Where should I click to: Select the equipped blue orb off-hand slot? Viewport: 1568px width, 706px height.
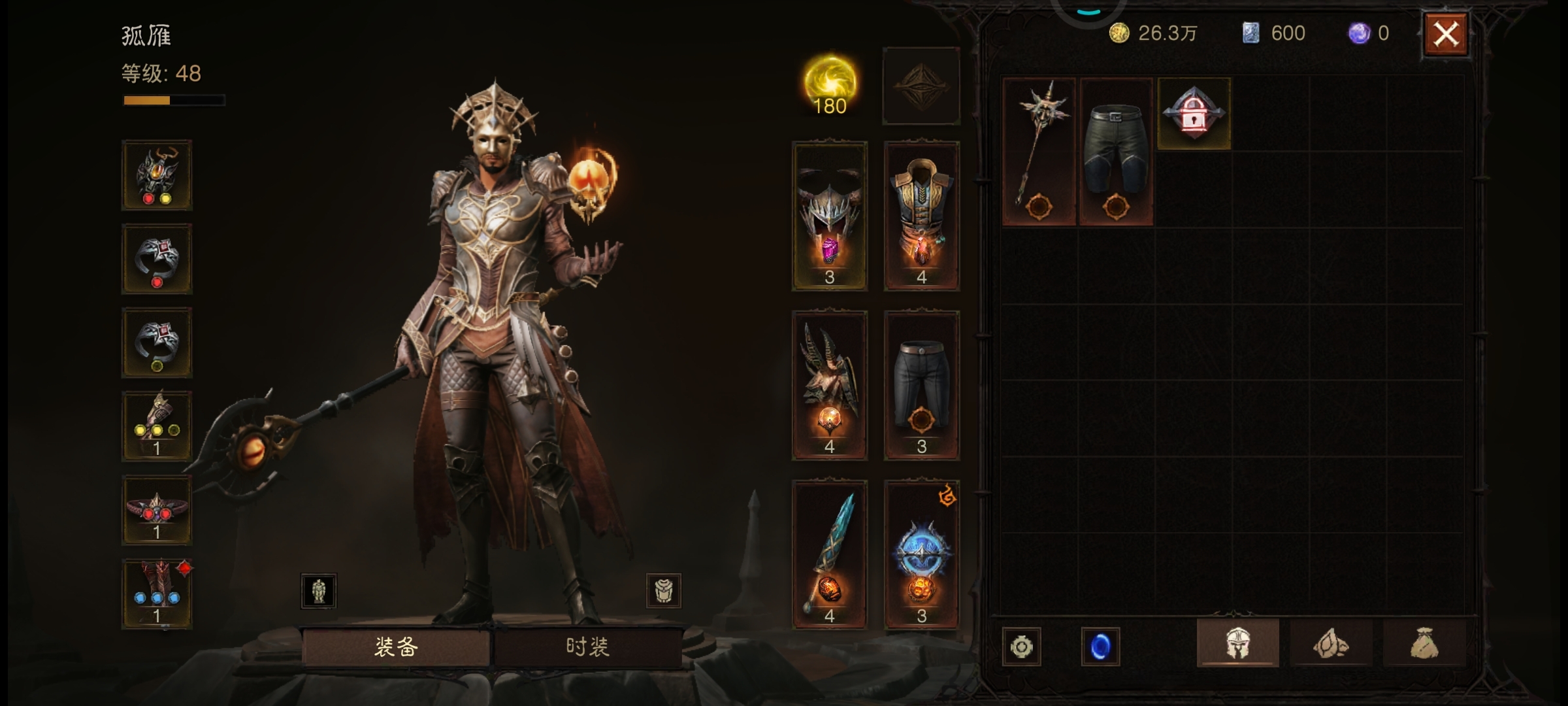coord(921,554)
